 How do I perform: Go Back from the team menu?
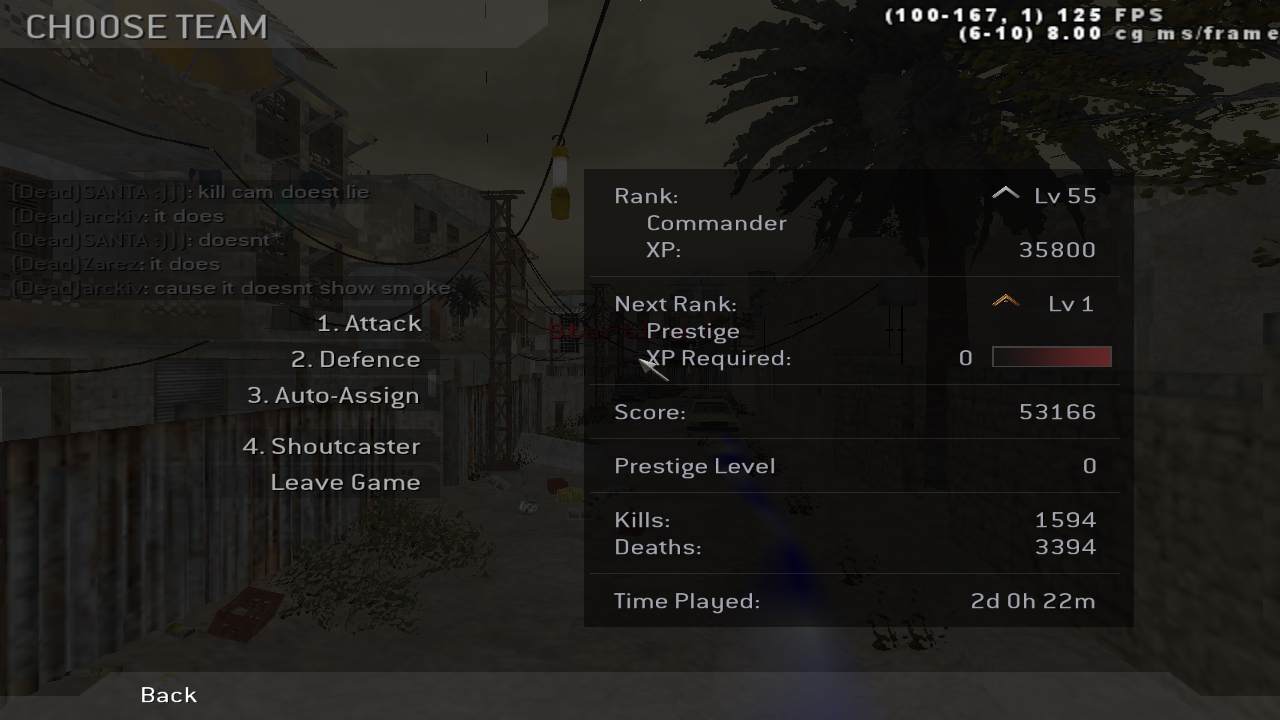[169, 695]
